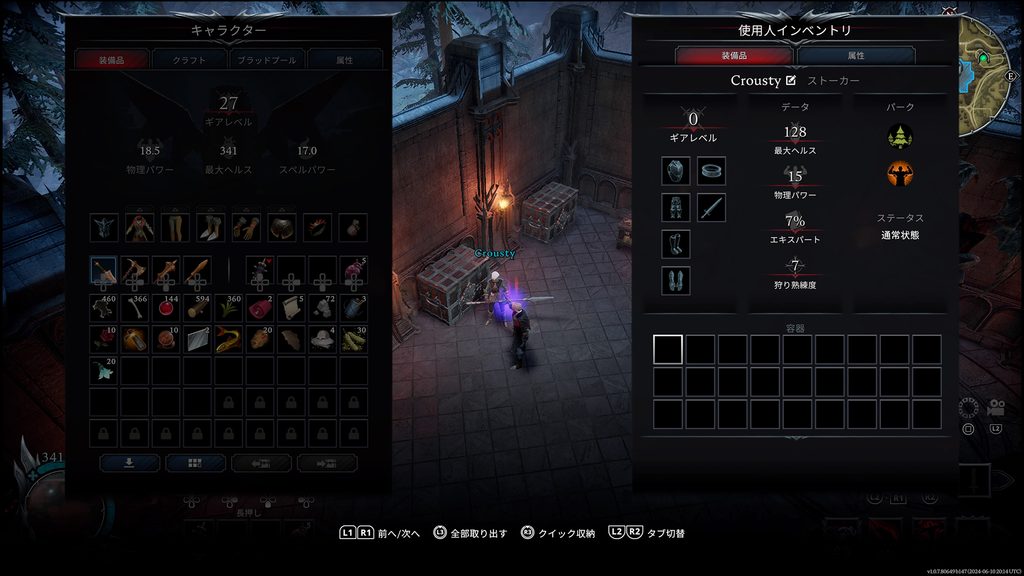Image resolution: width=1024 pixels, height=576 pixels.
Task: Click the orange strongman perk icon
Action: [x=900, y=173]
